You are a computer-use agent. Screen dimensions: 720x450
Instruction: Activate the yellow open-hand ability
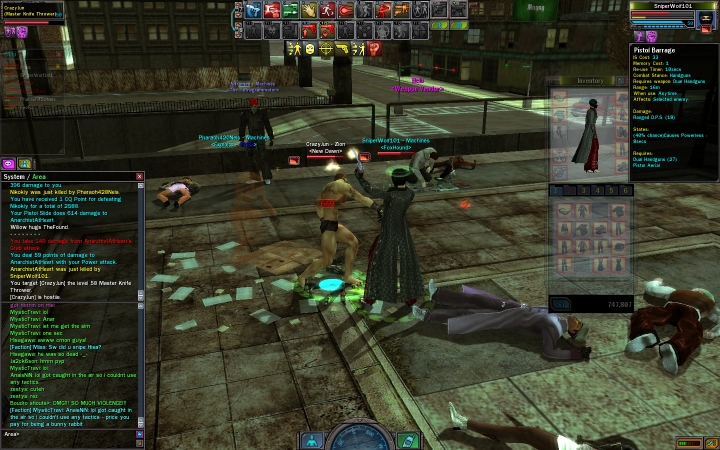coord(308,10)
